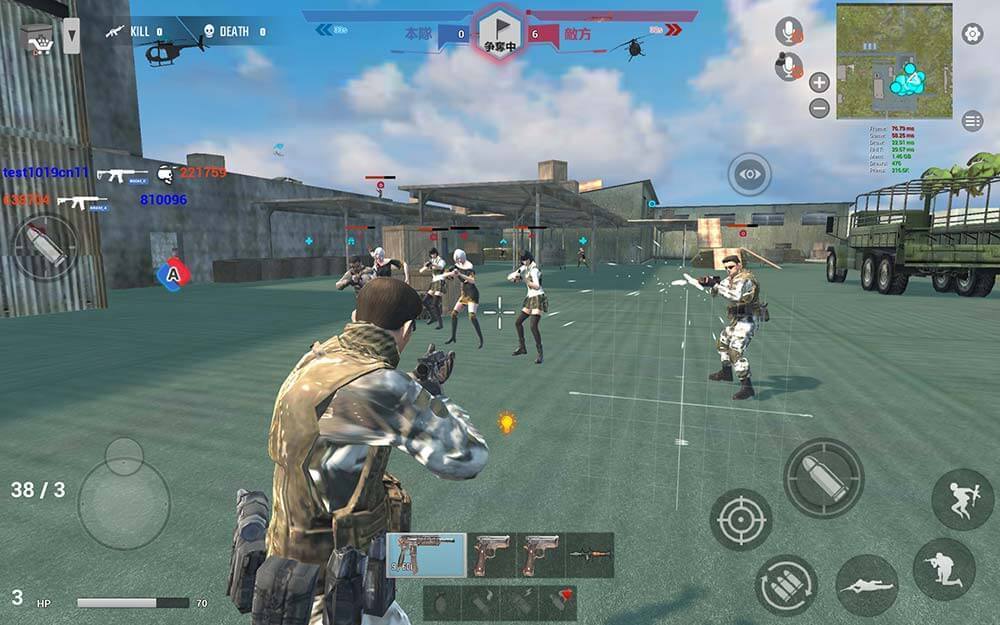Toggle the upper microphone button
Image resolution: width=1000 pixels, height=625 pixels.
pos(789,31)
